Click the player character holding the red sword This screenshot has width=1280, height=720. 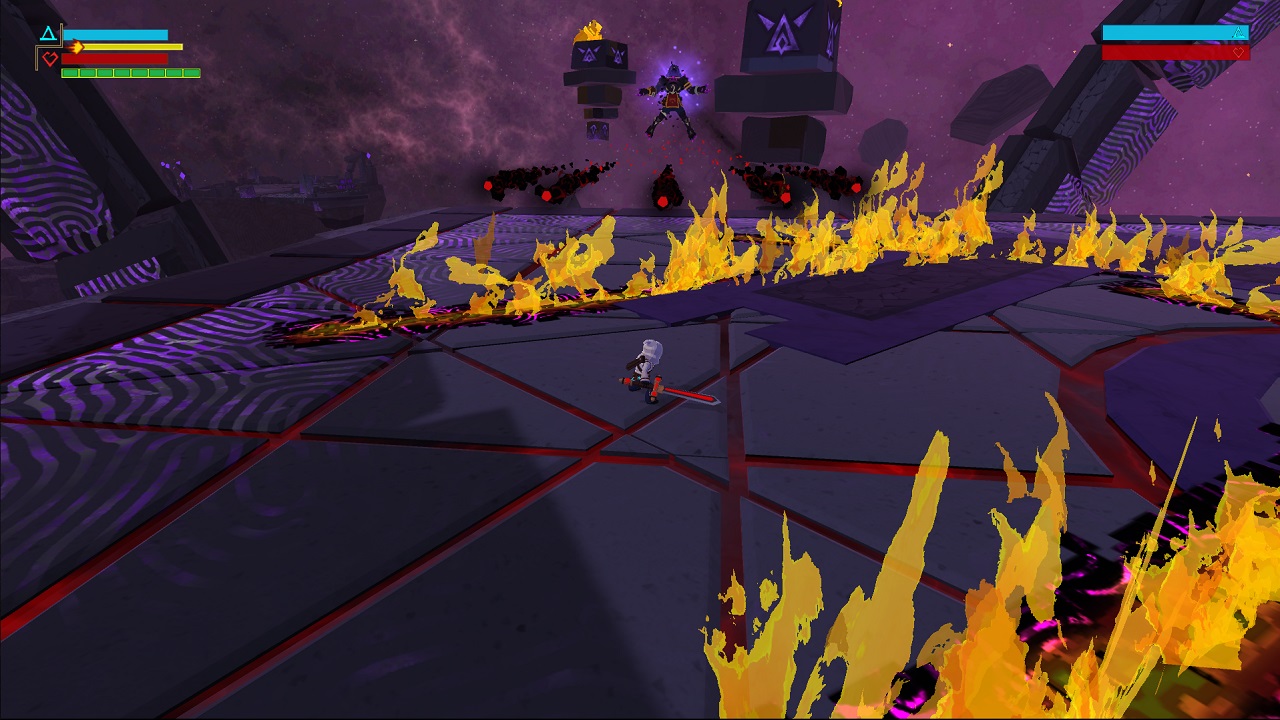[x=644, y=366]
